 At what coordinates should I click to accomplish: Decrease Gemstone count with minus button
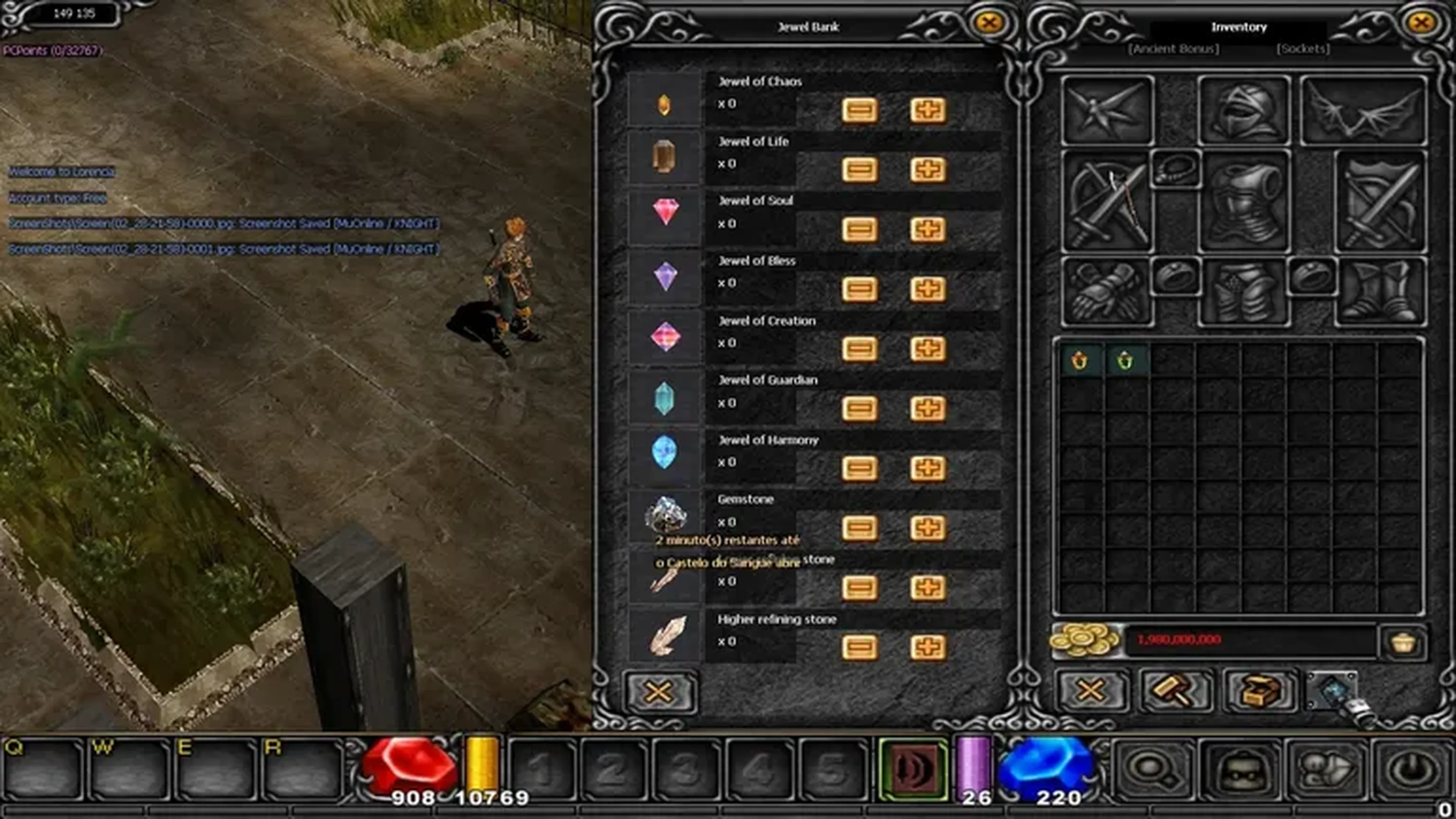pyautogui.click(x=859, y=528)
